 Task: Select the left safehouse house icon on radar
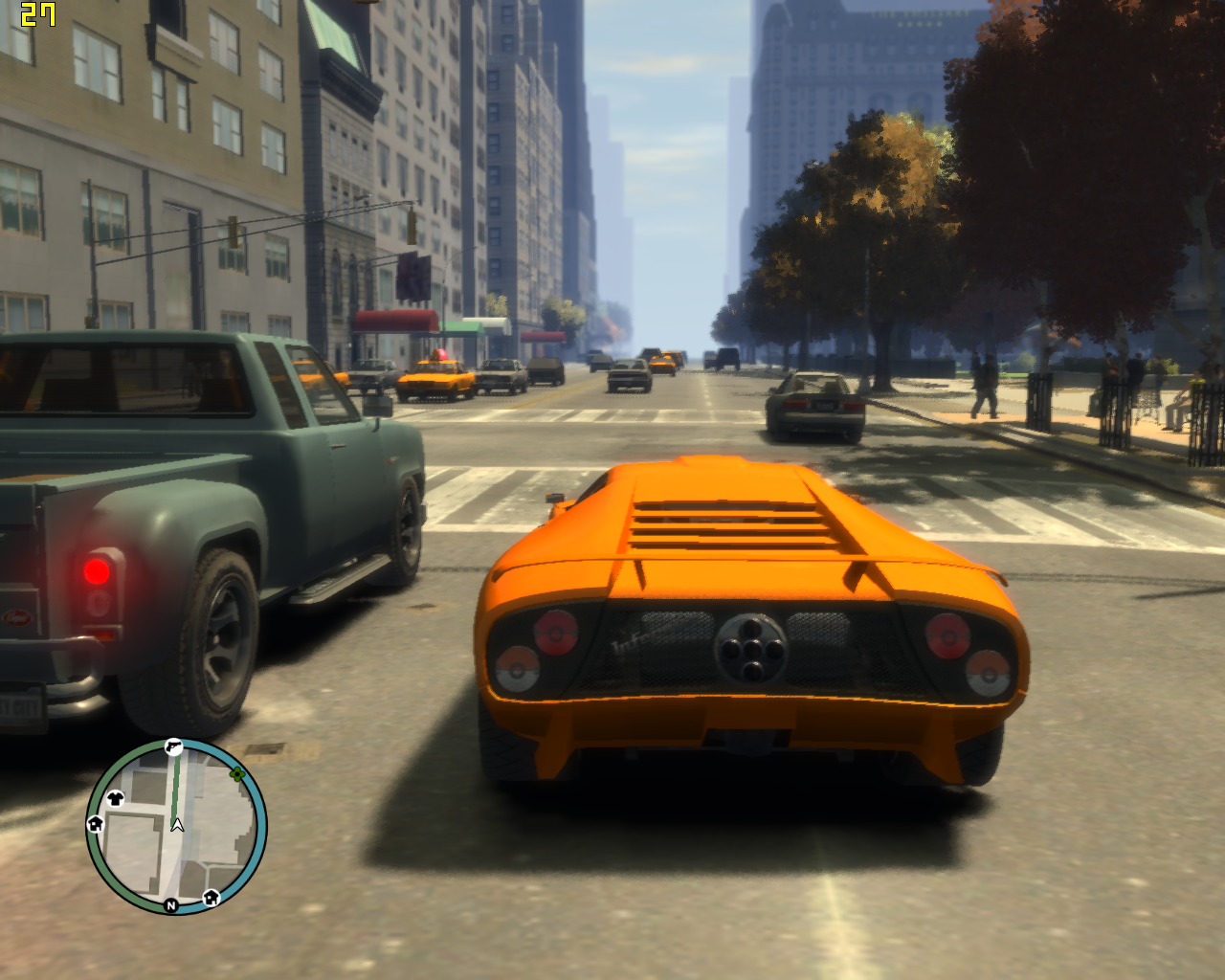(95, 824)
